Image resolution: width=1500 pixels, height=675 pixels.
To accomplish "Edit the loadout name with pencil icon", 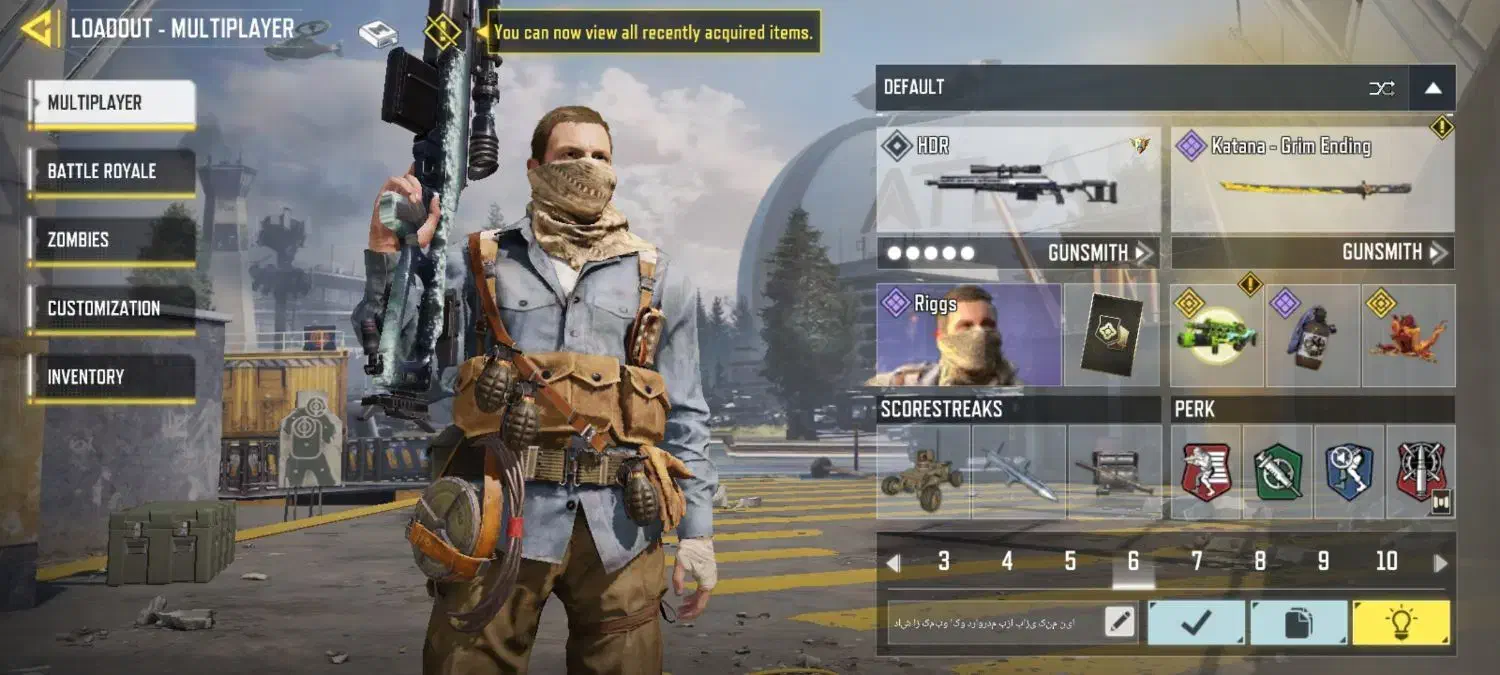I will coord(1120,622).
